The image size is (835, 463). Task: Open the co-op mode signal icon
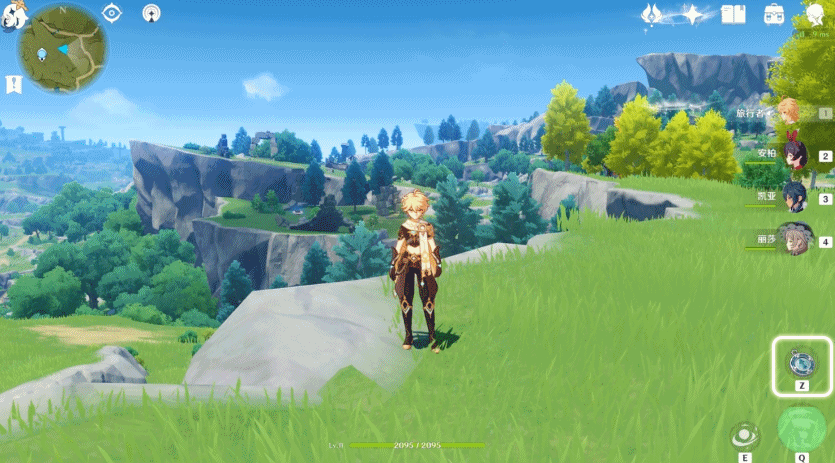click(x=150, y=13)
